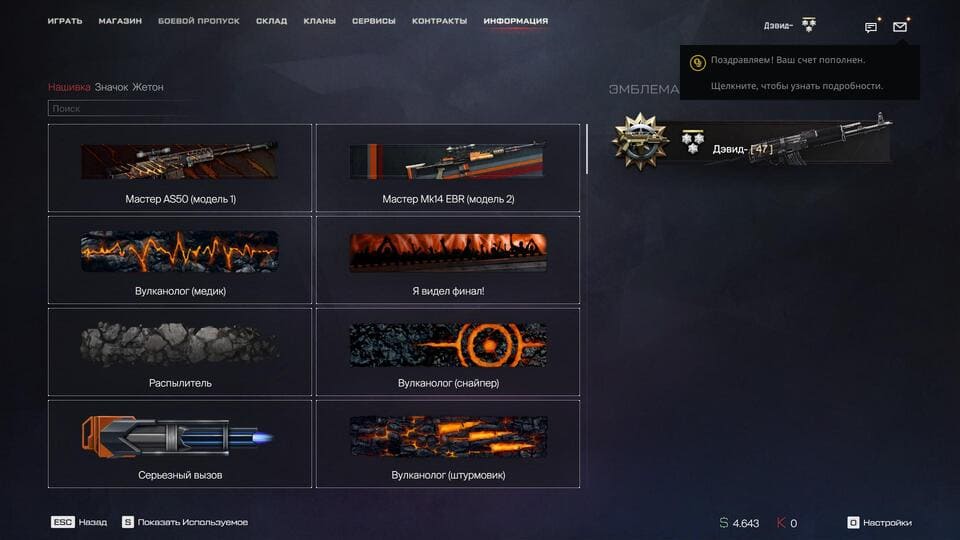Open the ИГРАТЬ menu
960x540 pixels.
tap(65, 21)
